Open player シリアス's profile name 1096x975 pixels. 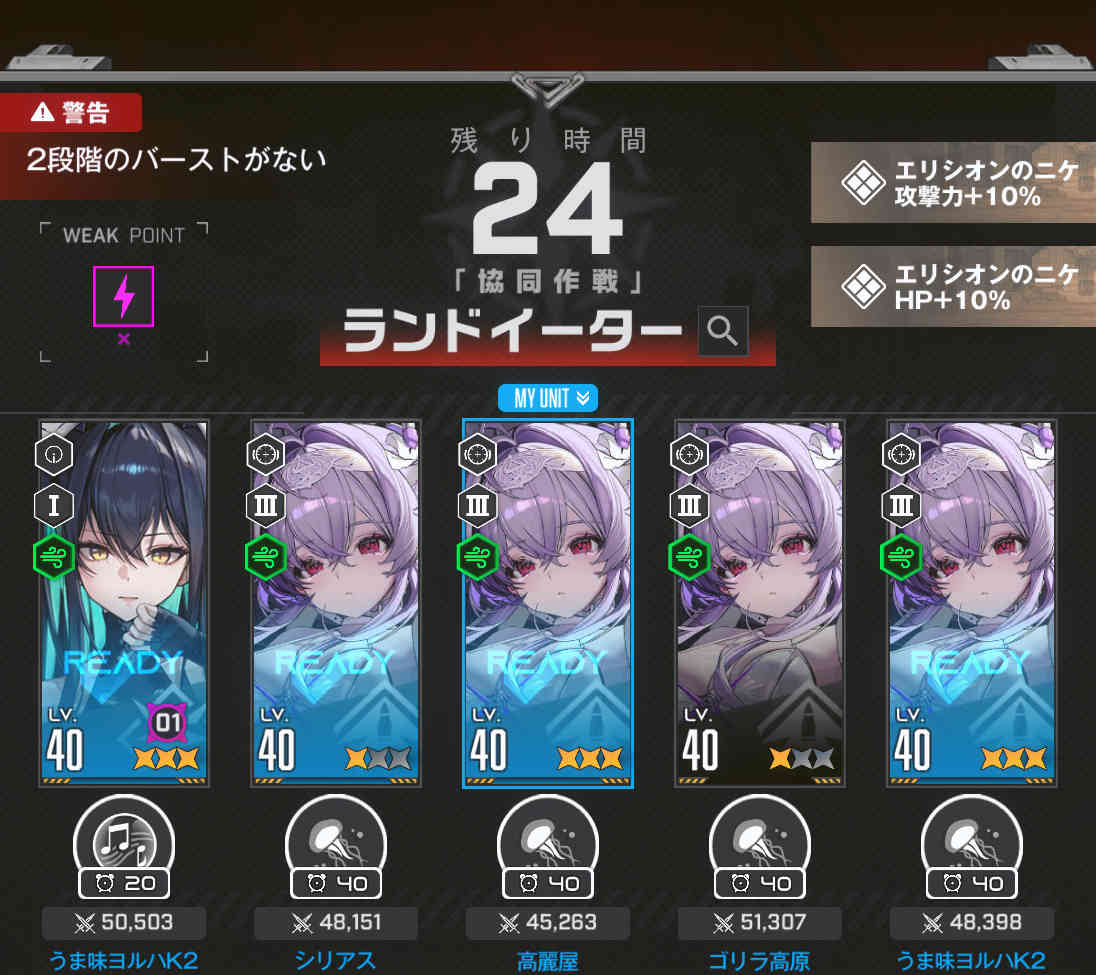(336, 961)
